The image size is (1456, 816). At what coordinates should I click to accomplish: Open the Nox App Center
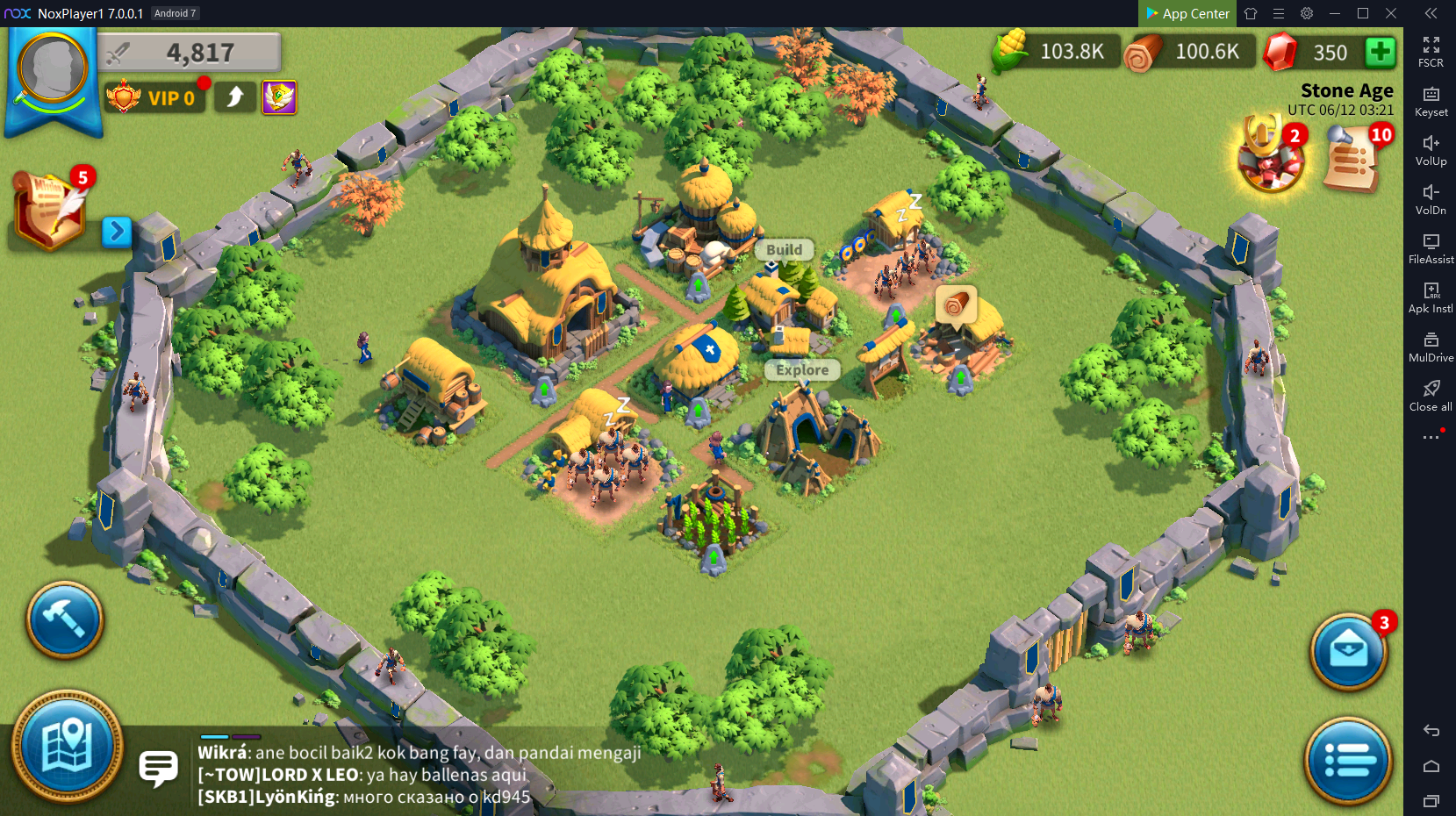(1187, 13)
